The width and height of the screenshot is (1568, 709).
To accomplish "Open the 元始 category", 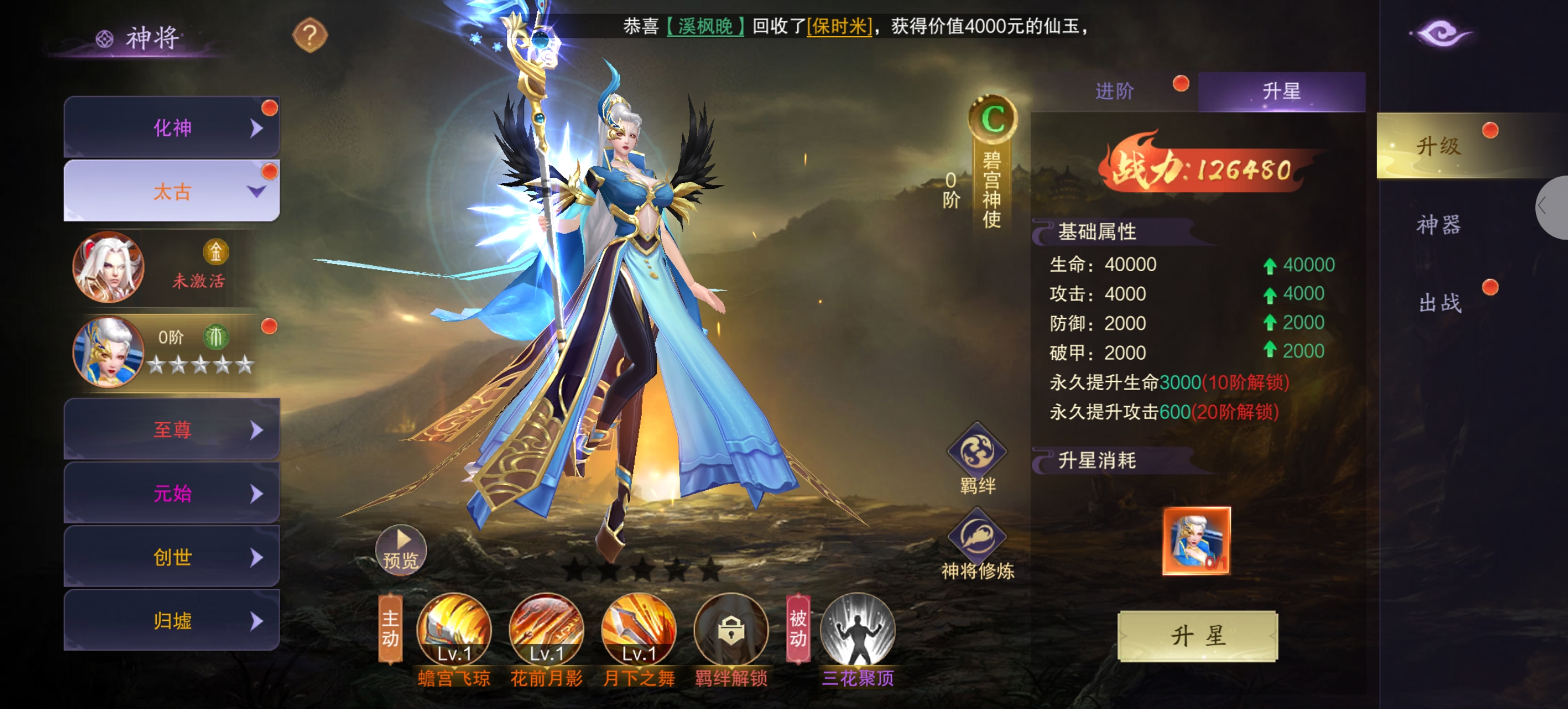I will 171,493.
